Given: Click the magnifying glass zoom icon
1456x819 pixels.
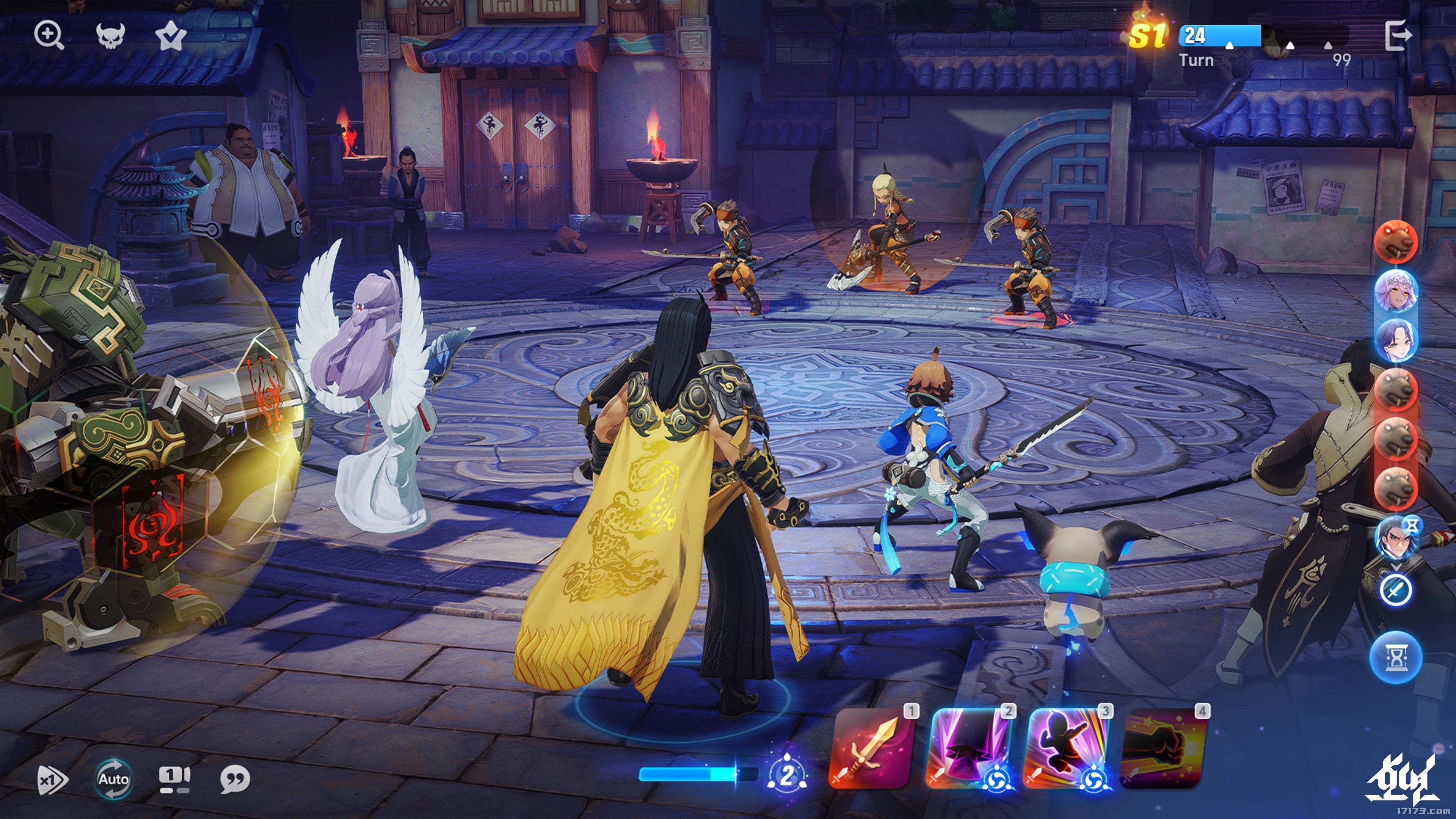Looking at the screenshot, I should pyautogui.click(x=49, y=35).
